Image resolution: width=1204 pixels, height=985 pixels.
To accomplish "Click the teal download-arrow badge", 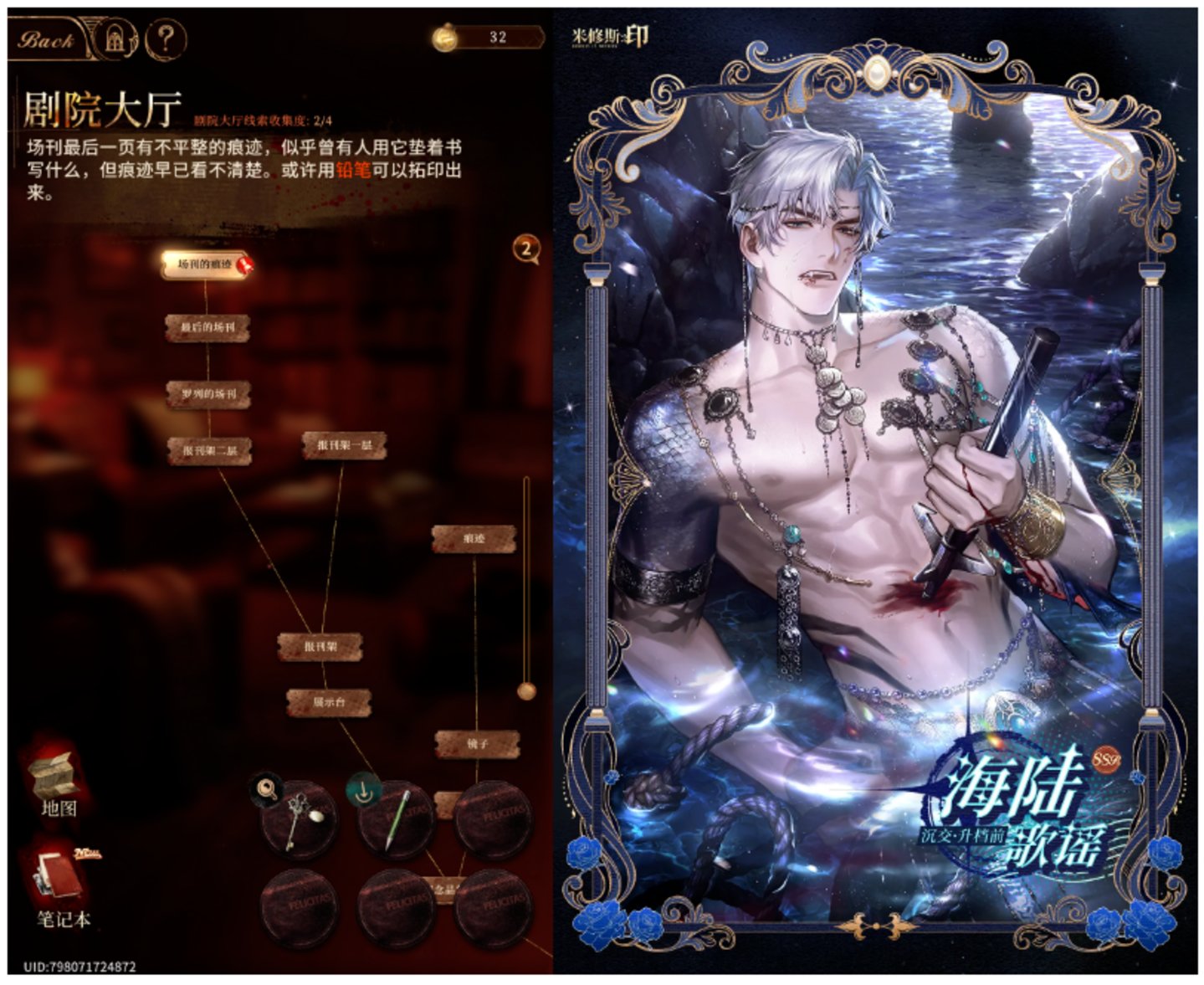I will (x=364, y=790).
